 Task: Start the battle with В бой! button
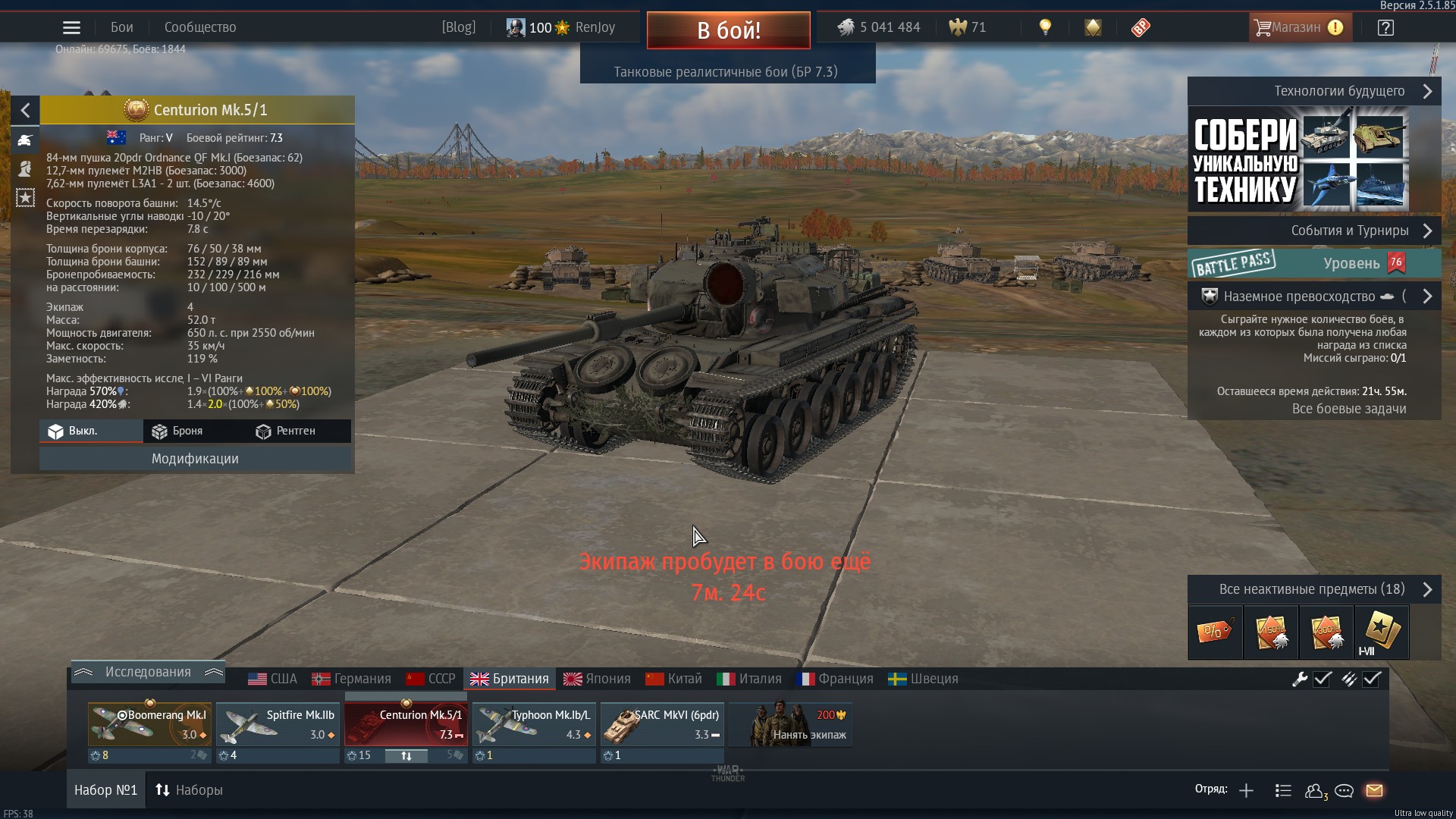click(728, 30)
